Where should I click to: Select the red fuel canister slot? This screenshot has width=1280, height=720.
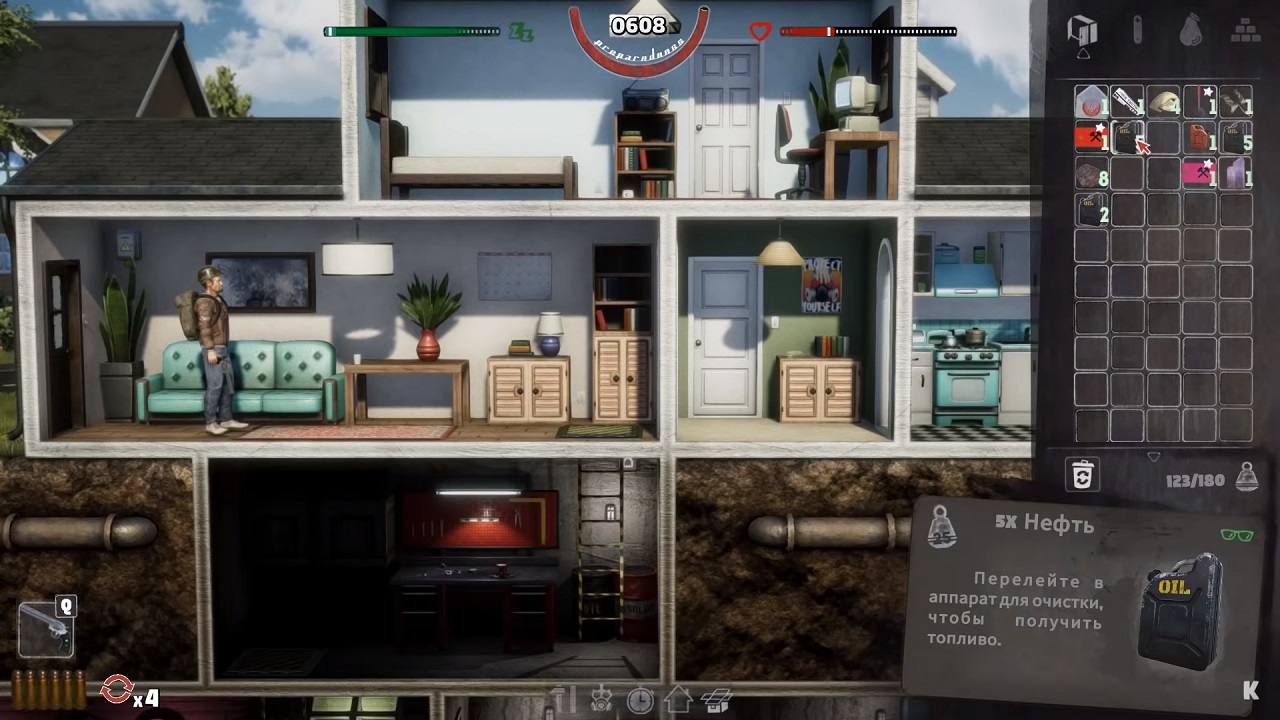tap(1199, 138)
